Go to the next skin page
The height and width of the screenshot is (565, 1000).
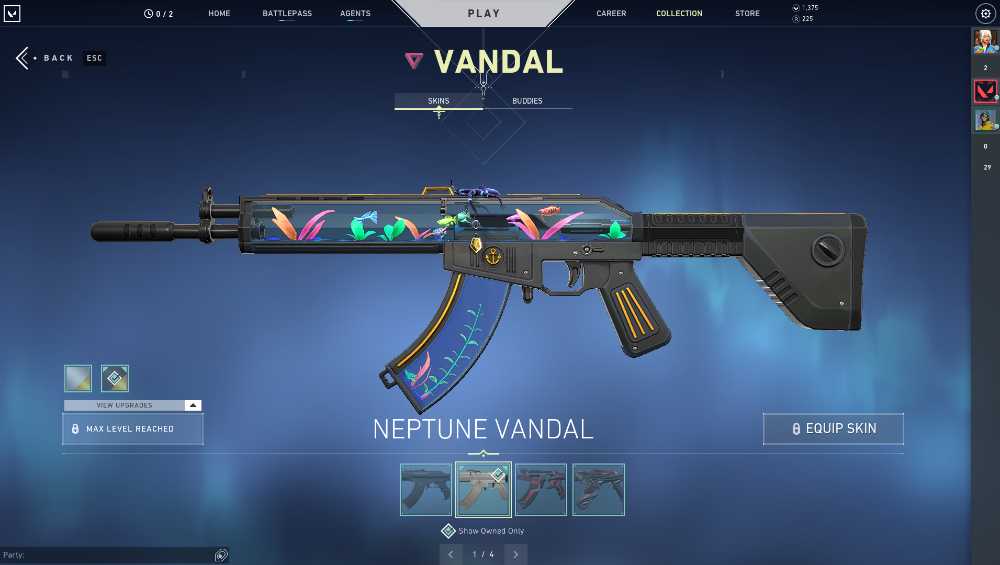(x=516, y=554)
